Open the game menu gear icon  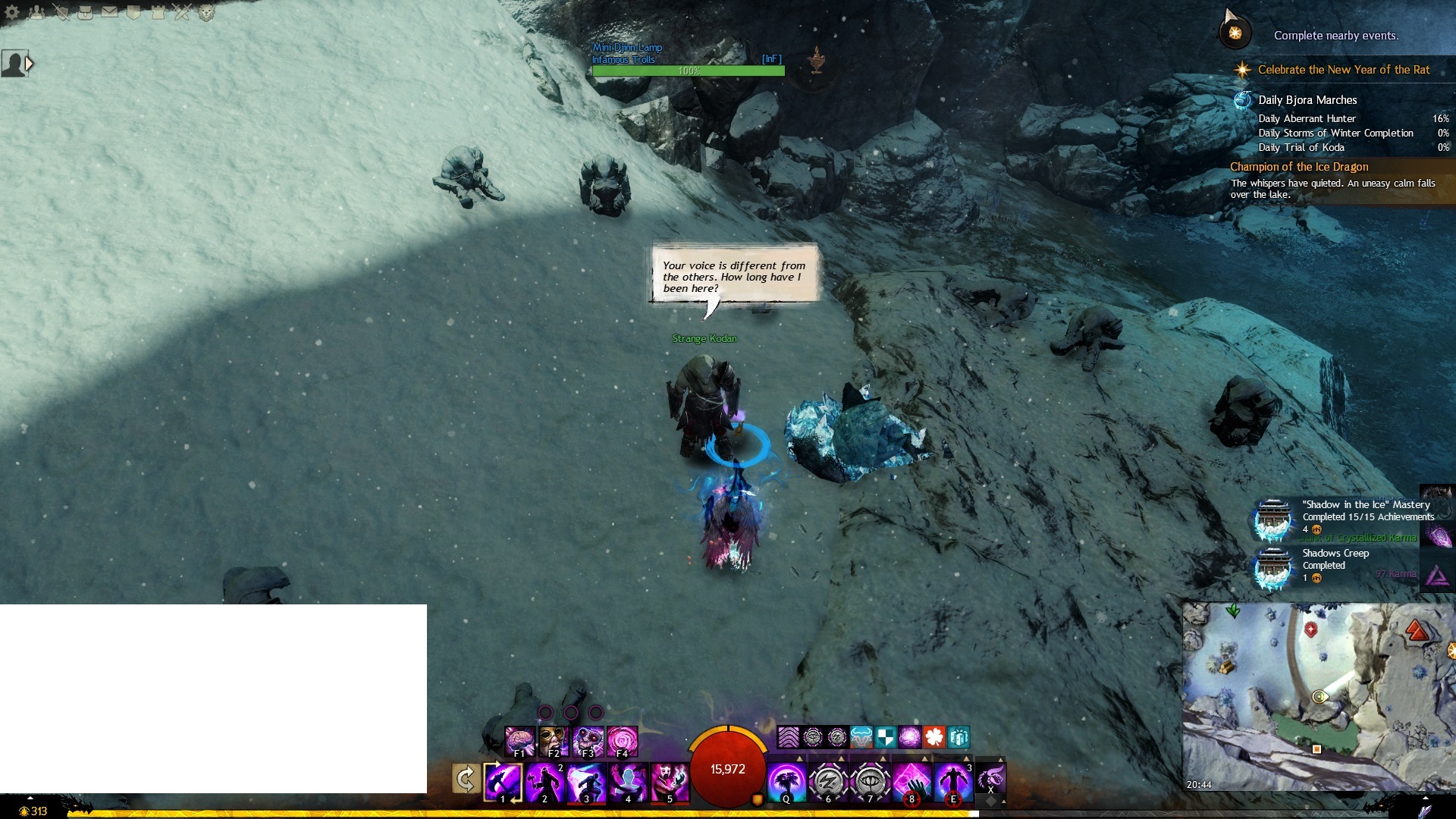[12, 11]
